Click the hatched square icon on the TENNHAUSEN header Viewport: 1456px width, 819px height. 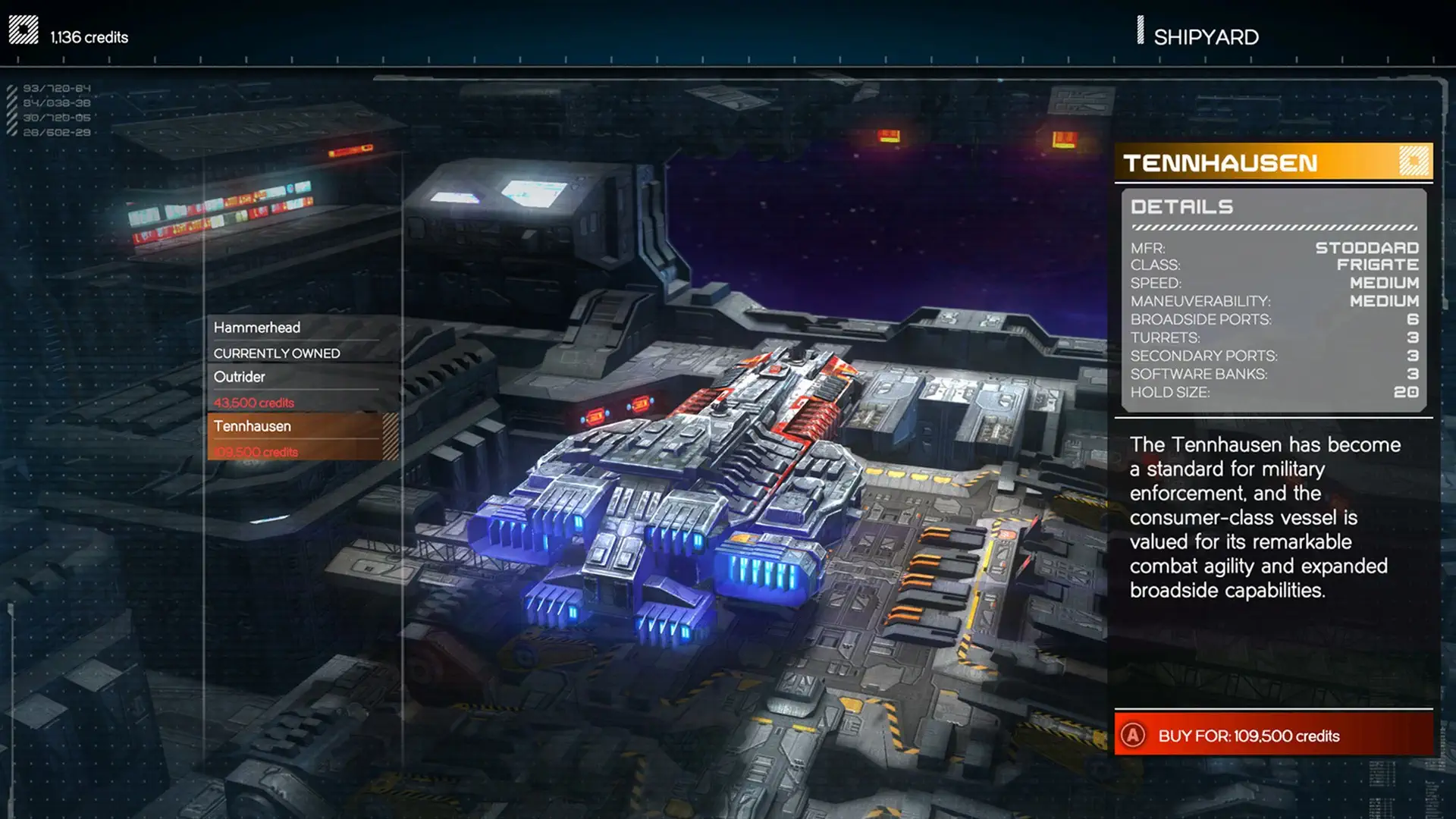(x=1412, y=162)
